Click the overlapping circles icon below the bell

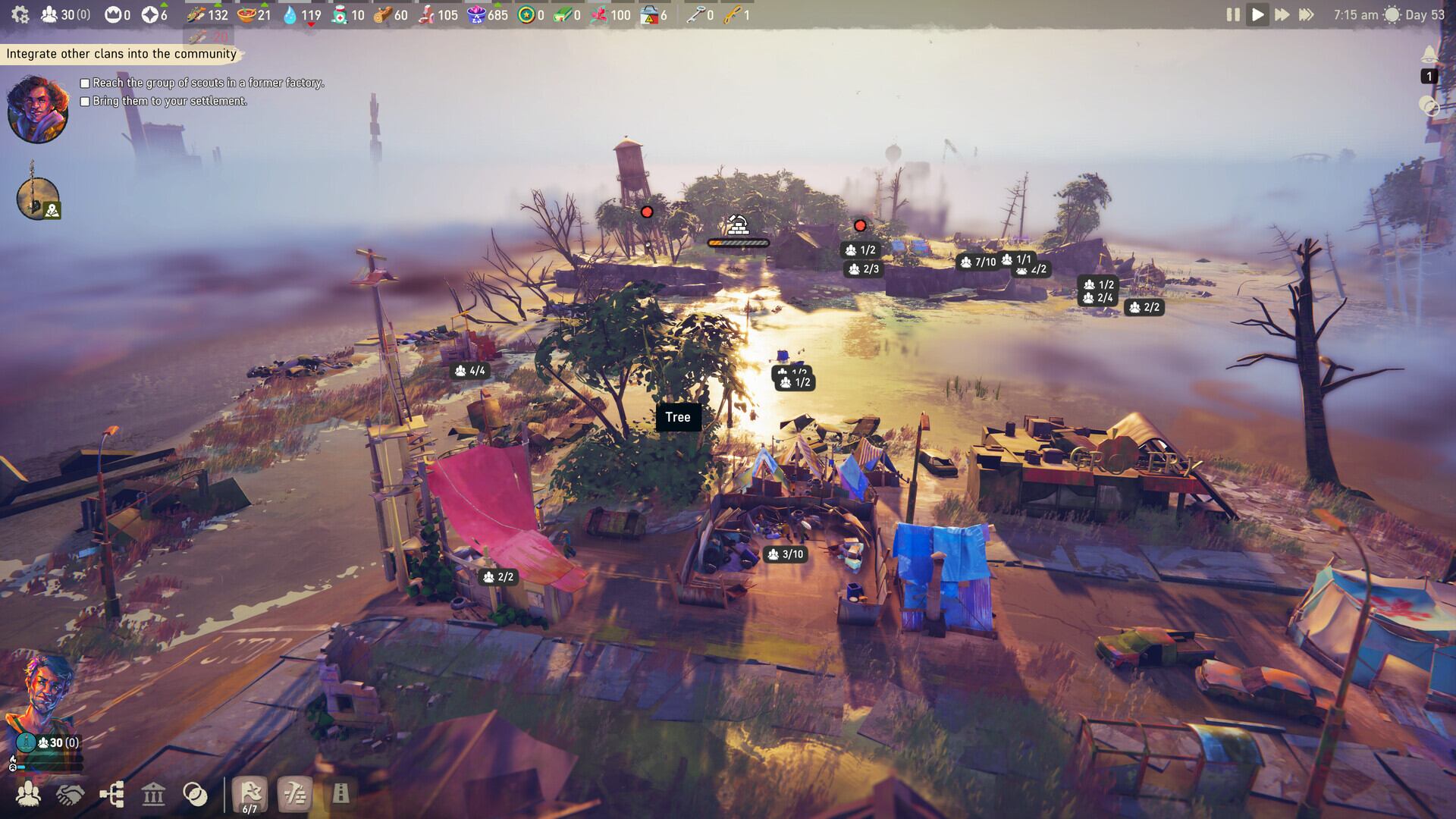pyautogui.click(x=1429, y=106)
